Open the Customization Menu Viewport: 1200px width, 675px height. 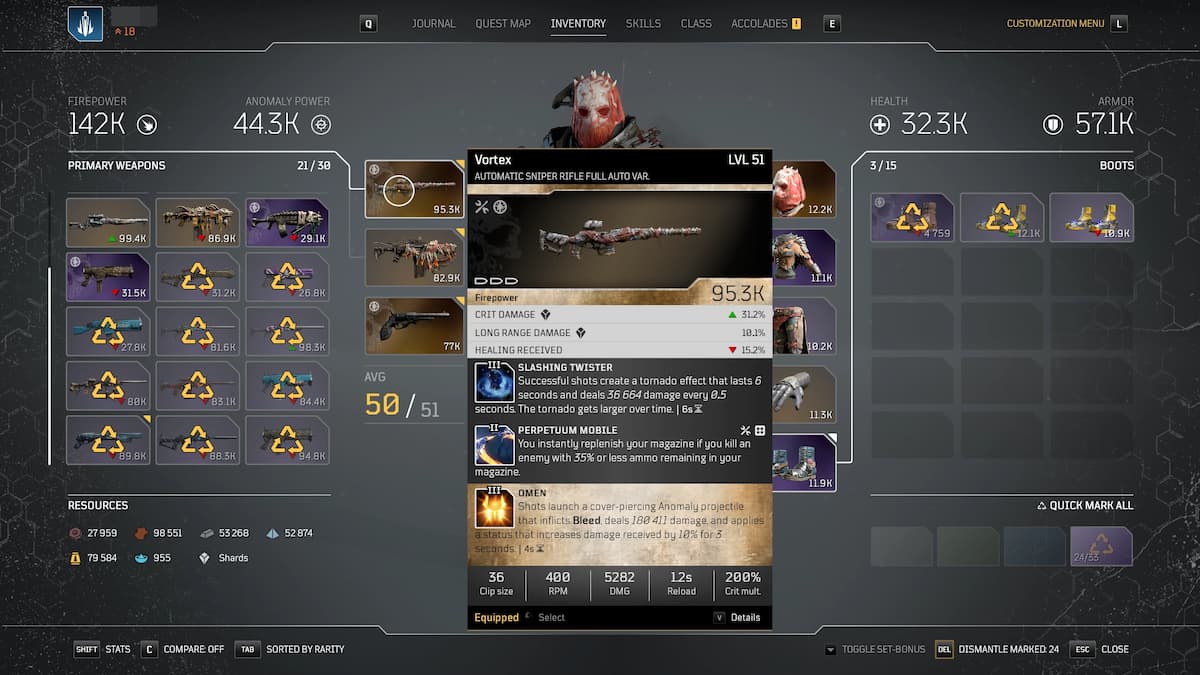click(x=1055, y=23)
